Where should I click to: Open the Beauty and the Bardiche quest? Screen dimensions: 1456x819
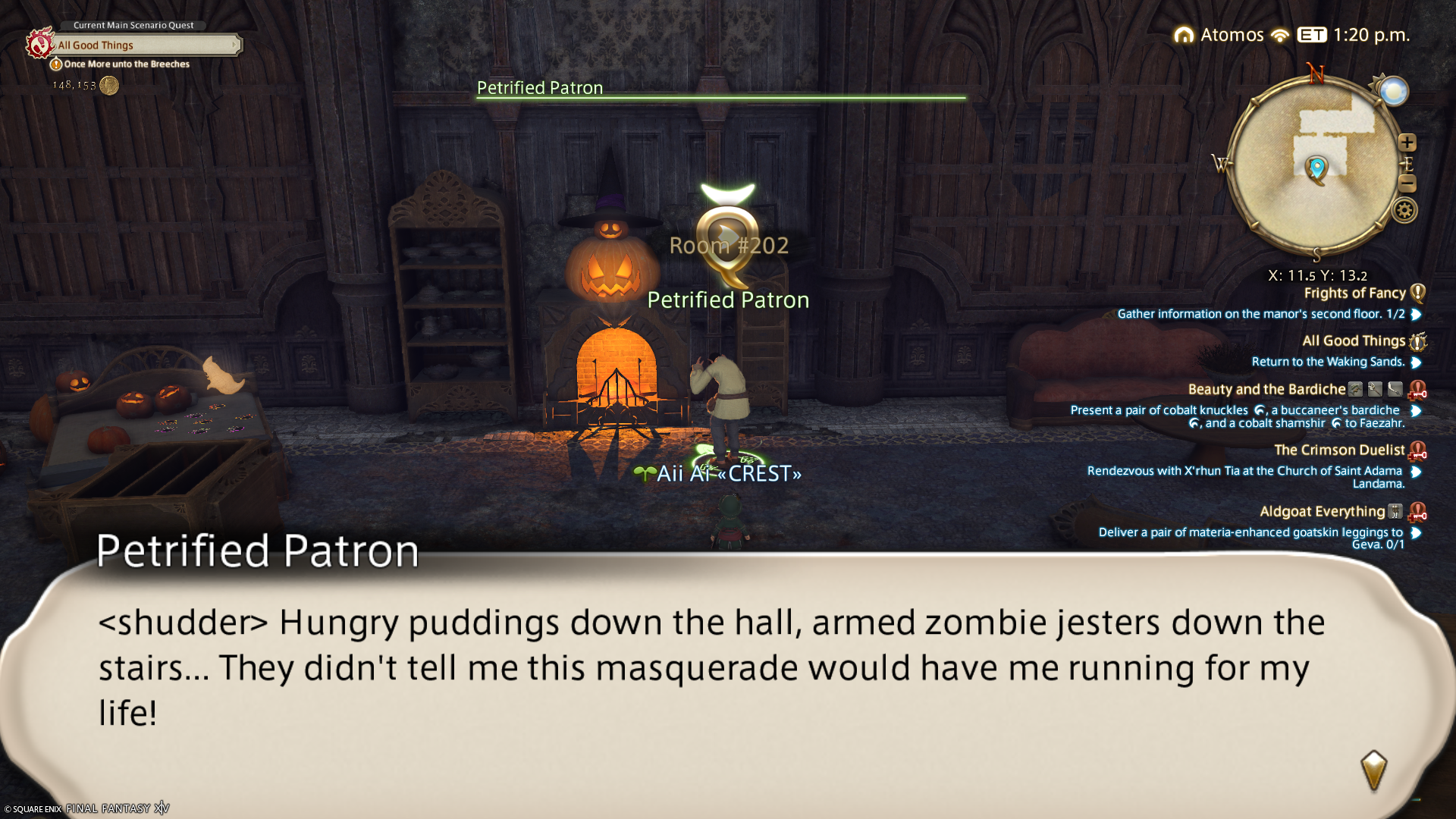1266,390
